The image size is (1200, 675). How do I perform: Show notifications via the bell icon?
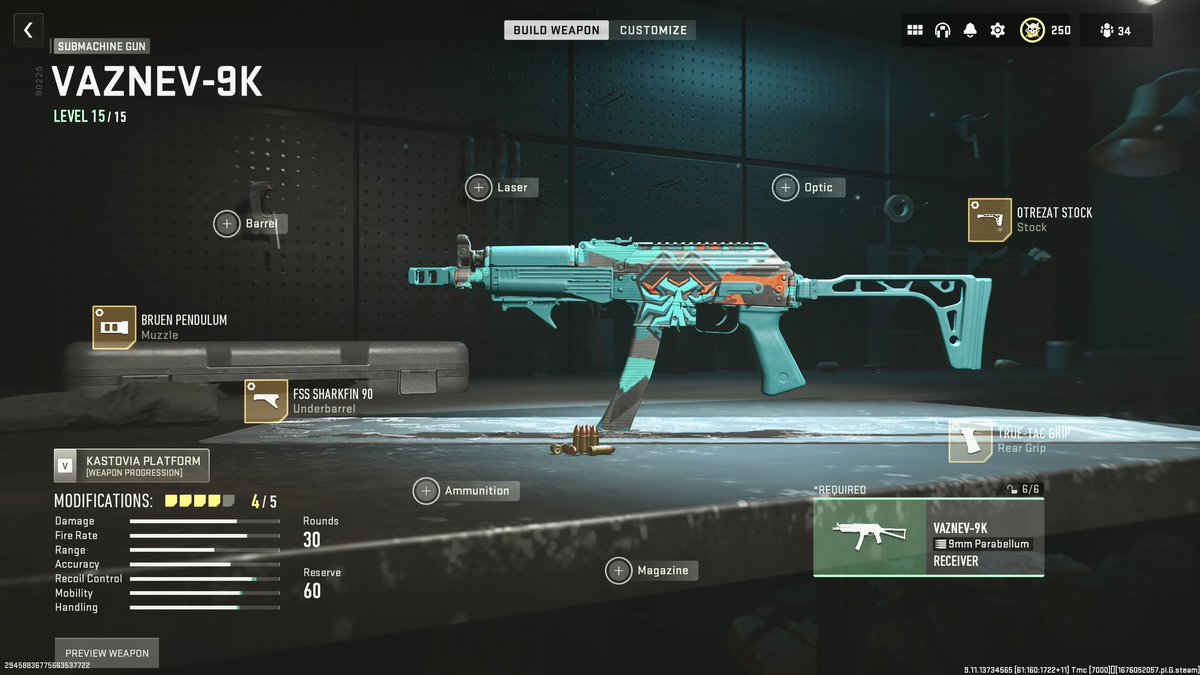coord(969,30)
